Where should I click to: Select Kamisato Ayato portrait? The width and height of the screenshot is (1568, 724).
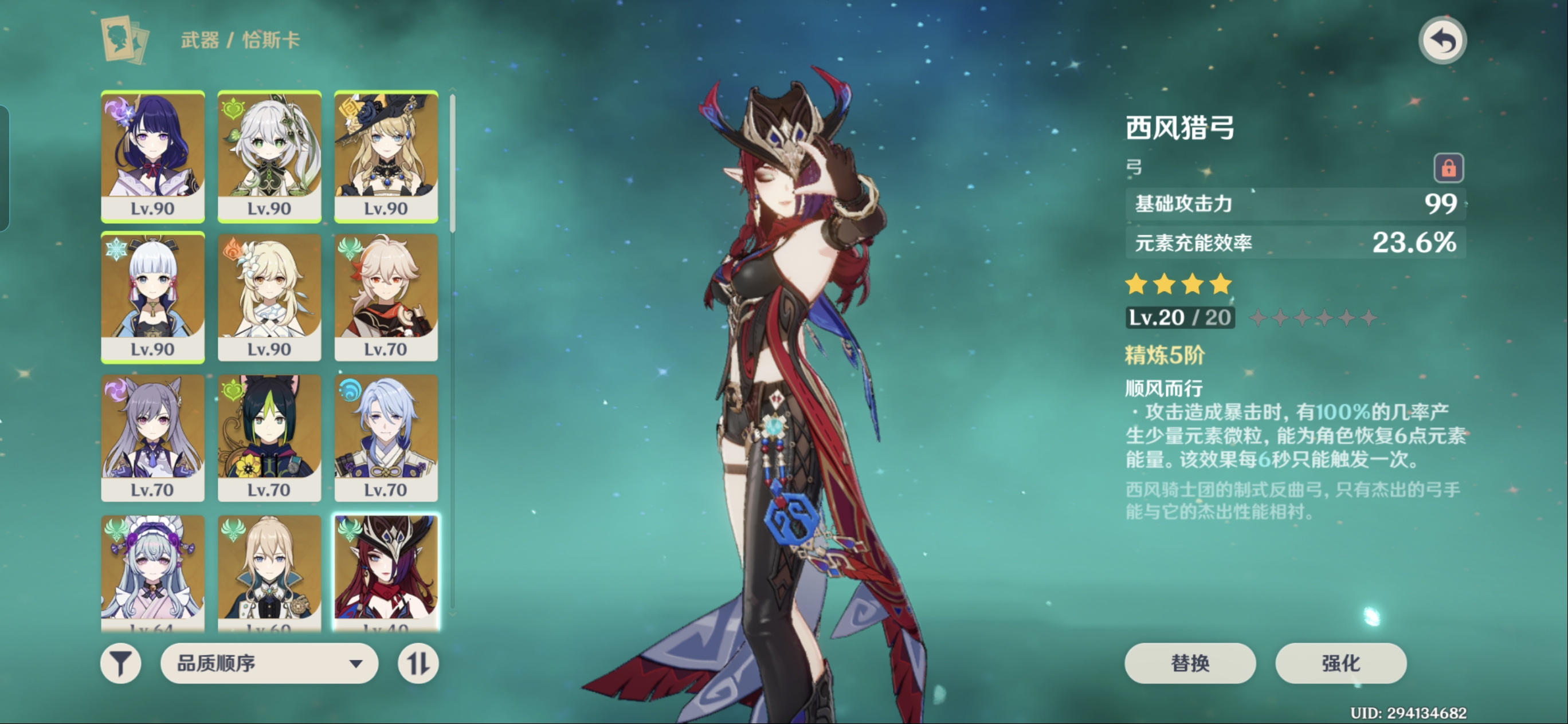(x=386, y=437)
